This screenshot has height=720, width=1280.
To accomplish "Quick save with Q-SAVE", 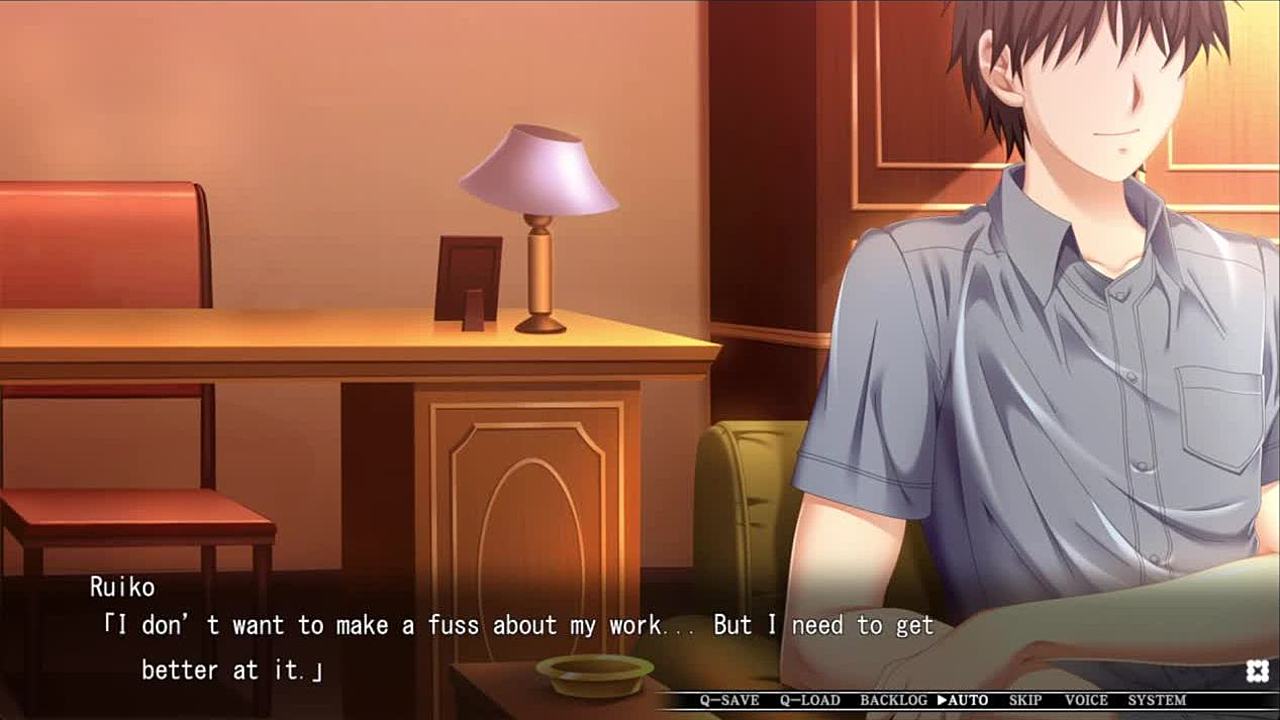I will 730,701.
